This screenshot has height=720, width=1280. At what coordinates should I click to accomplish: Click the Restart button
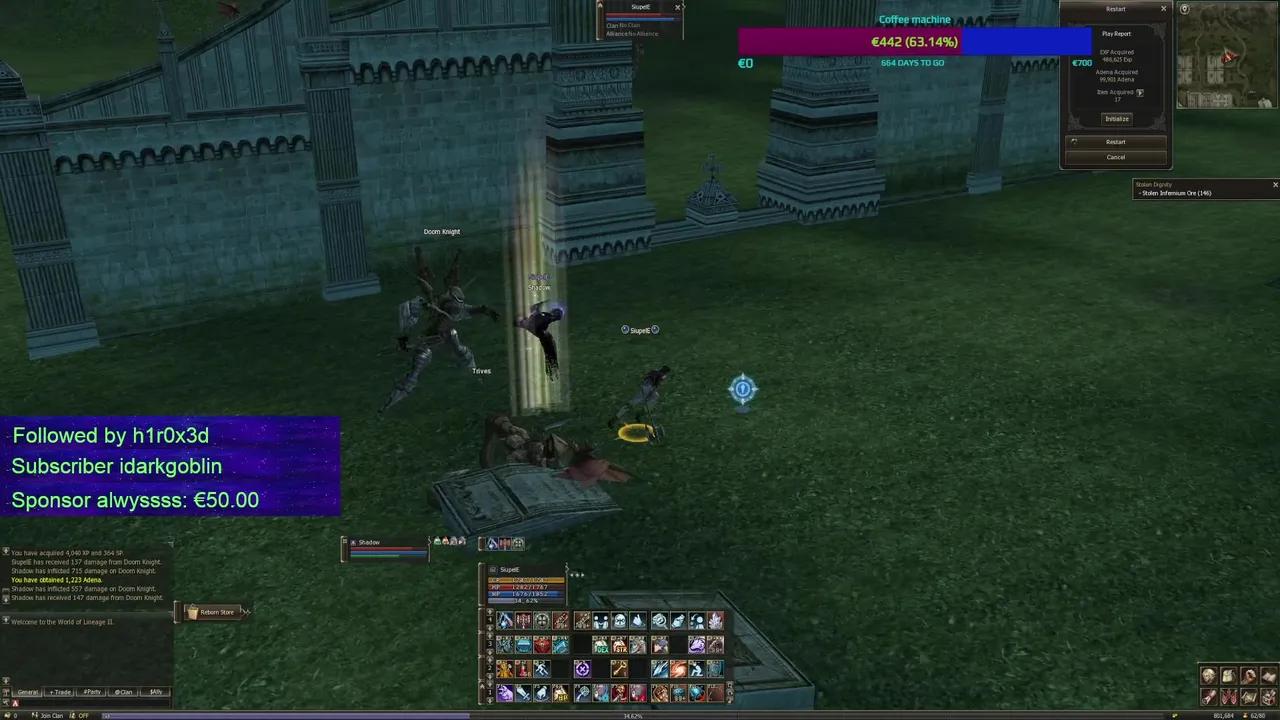point(1115,141)
